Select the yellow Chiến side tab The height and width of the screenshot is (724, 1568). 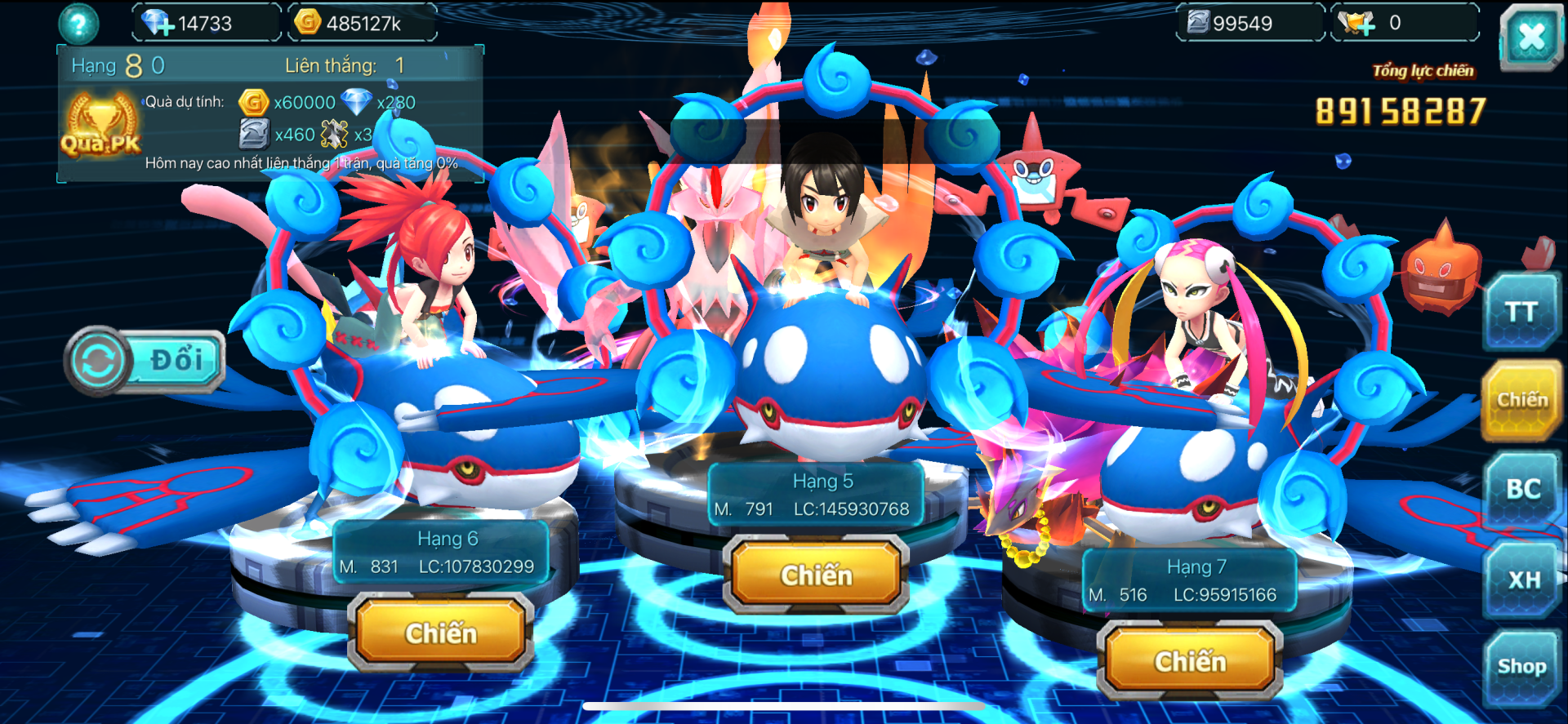coord(1521,400)
